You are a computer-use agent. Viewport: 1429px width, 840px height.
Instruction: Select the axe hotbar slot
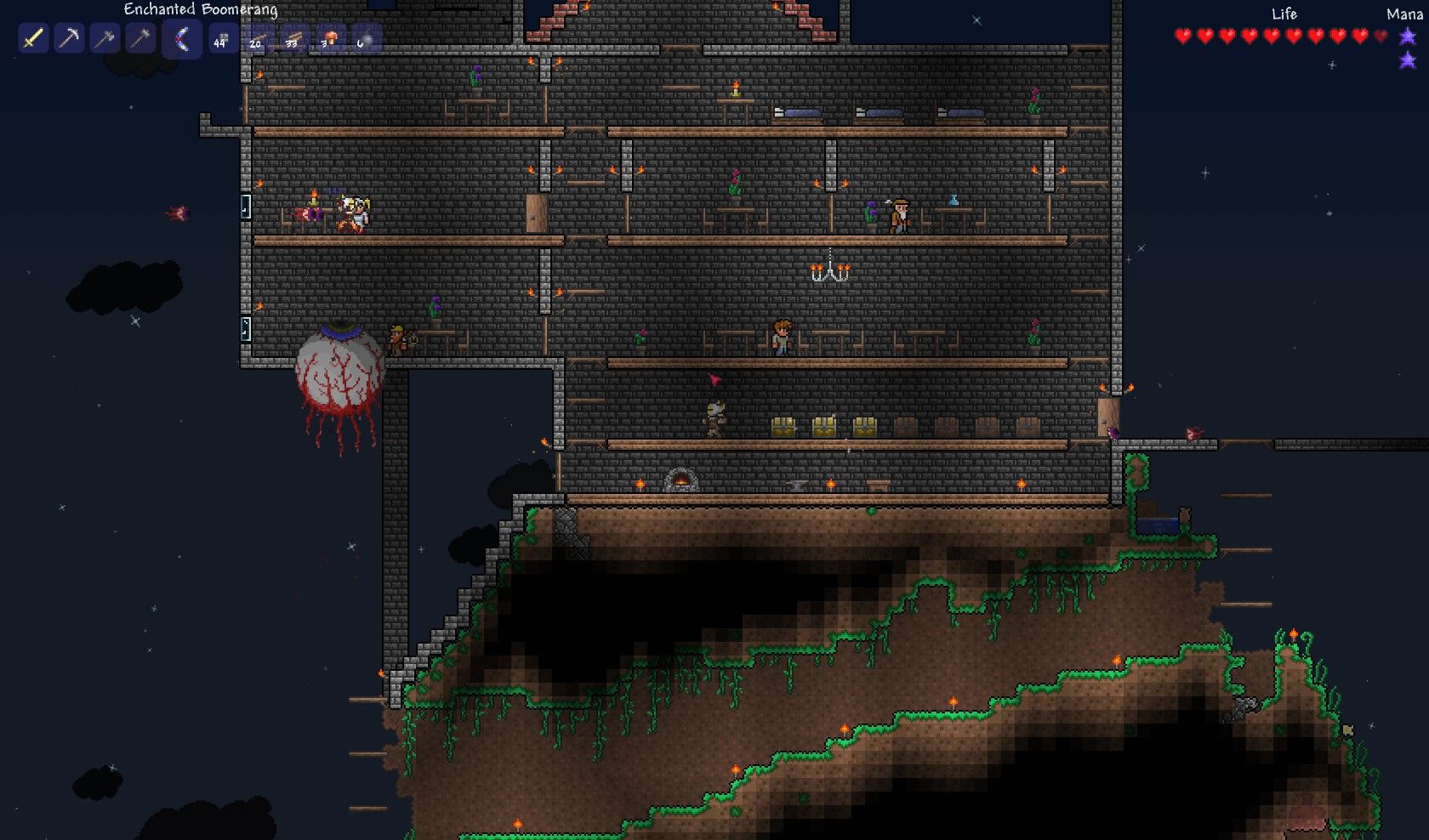(x=105, y=39)
